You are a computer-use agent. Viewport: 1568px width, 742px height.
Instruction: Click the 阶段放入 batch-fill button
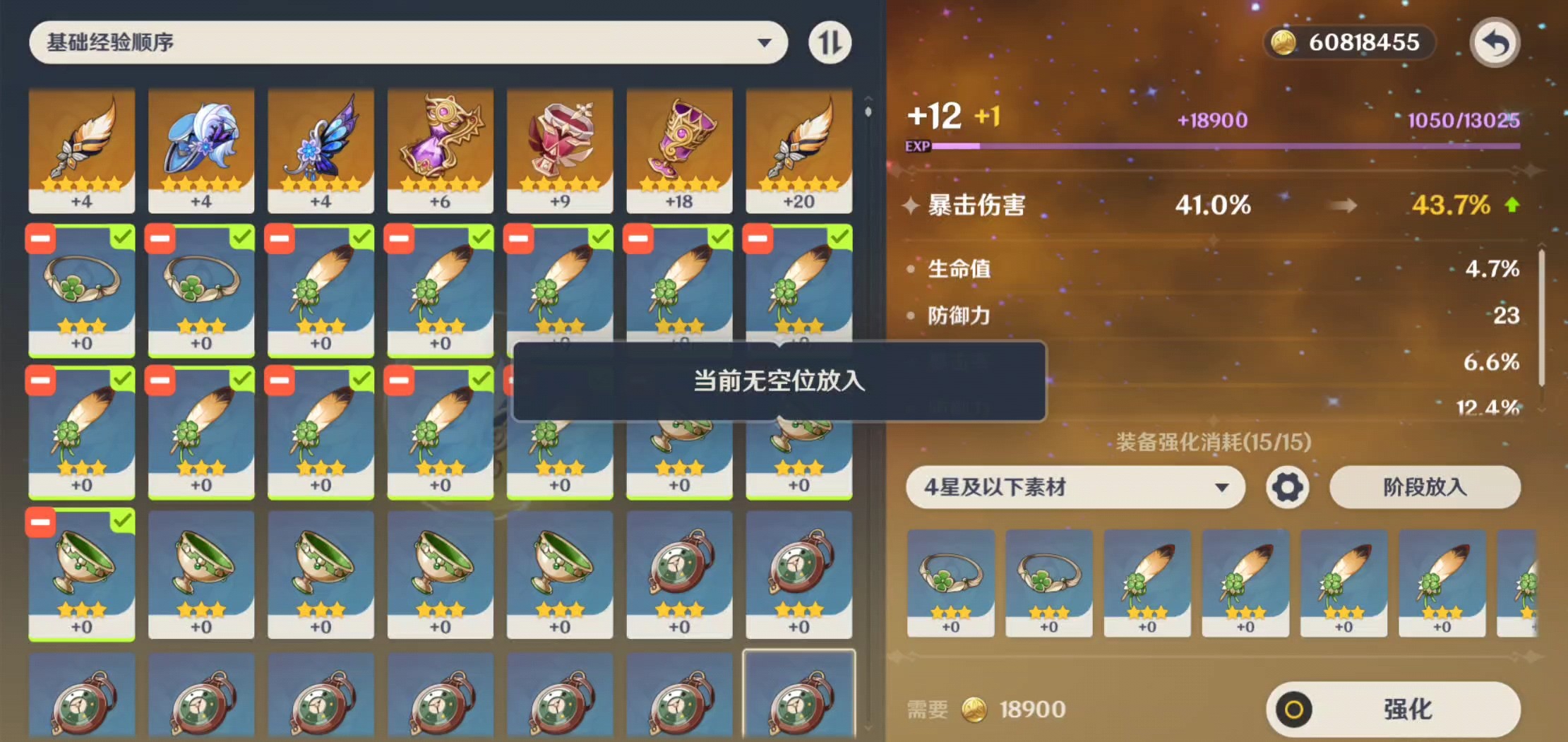tap(1425, 487)
